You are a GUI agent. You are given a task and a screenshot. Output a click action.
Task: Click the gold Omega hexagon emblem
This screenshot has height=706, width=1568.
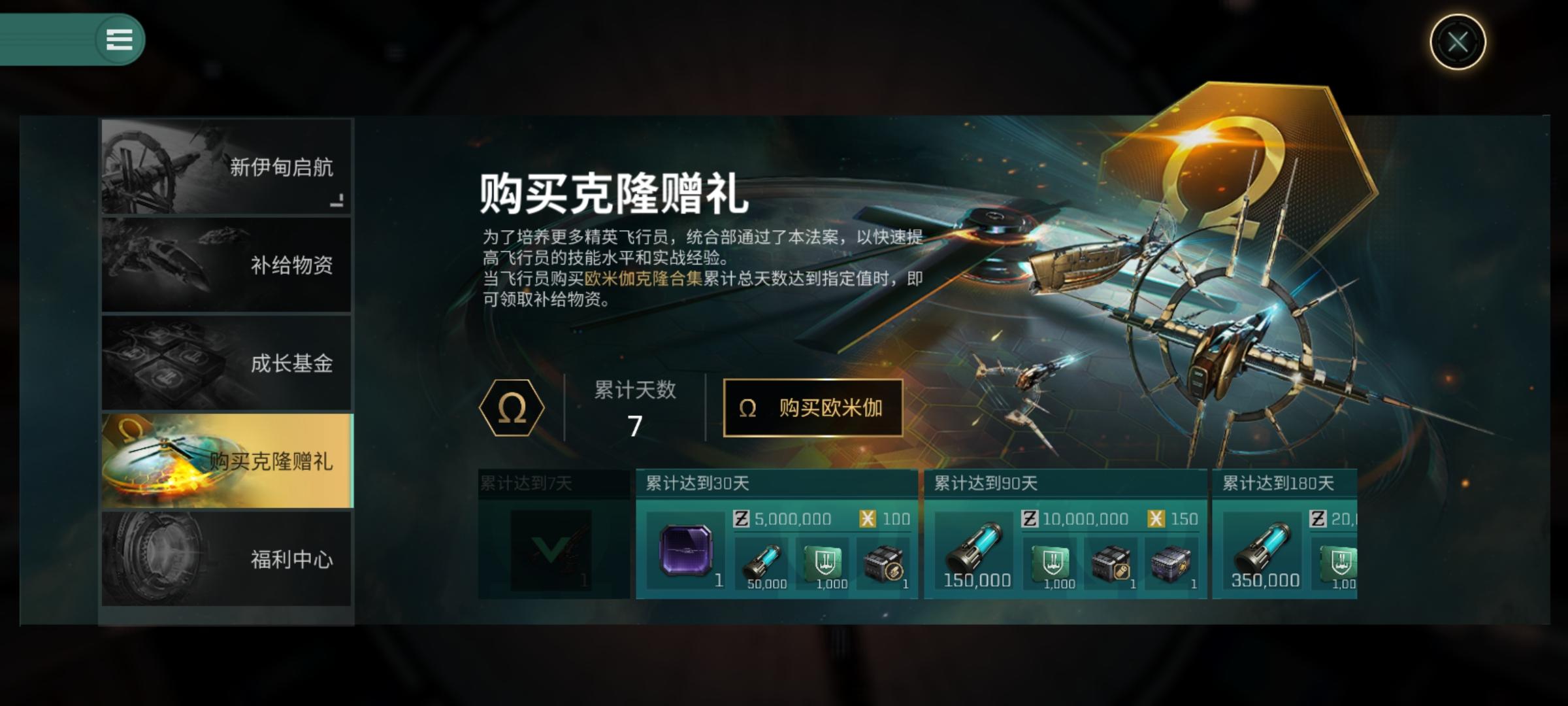tap(513, 409)
